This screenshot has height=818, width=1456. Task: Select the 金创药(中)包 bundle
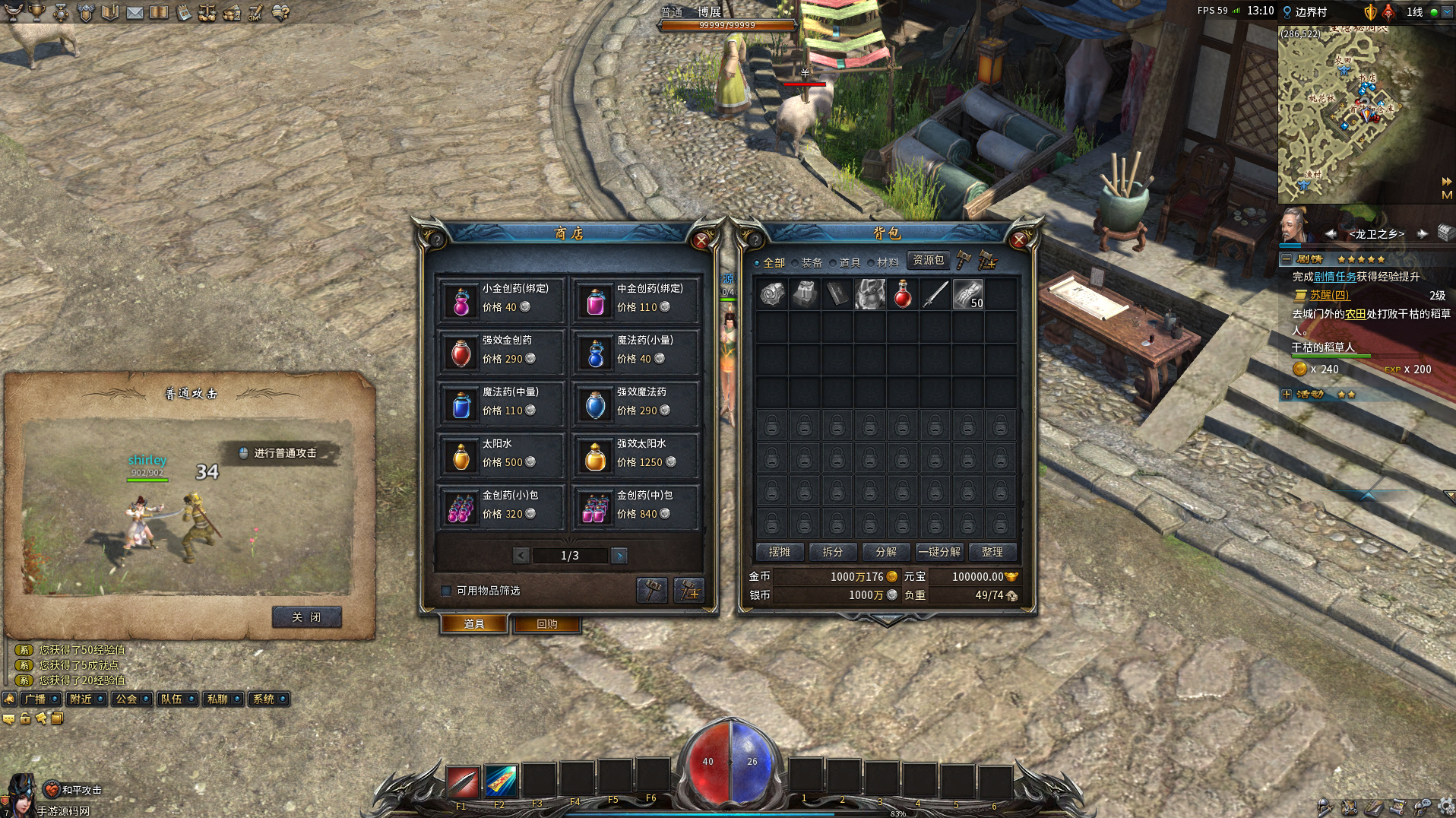pyautogui.click(x=634, y=506)
